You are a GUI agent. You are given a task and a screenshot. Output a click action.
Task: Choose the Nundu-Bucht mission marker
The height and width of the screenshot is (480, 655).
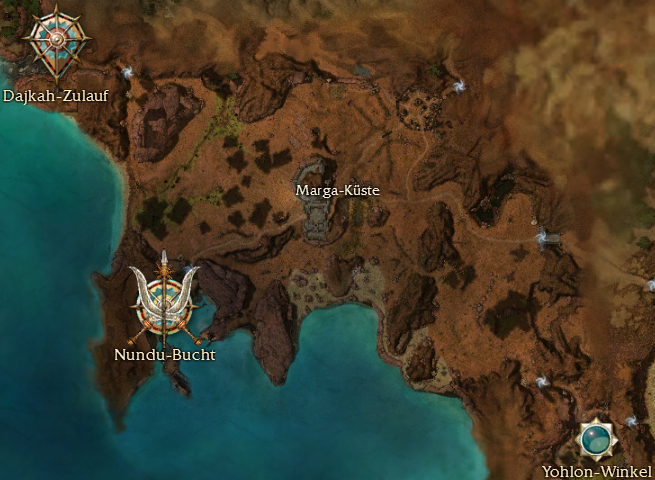163,301
